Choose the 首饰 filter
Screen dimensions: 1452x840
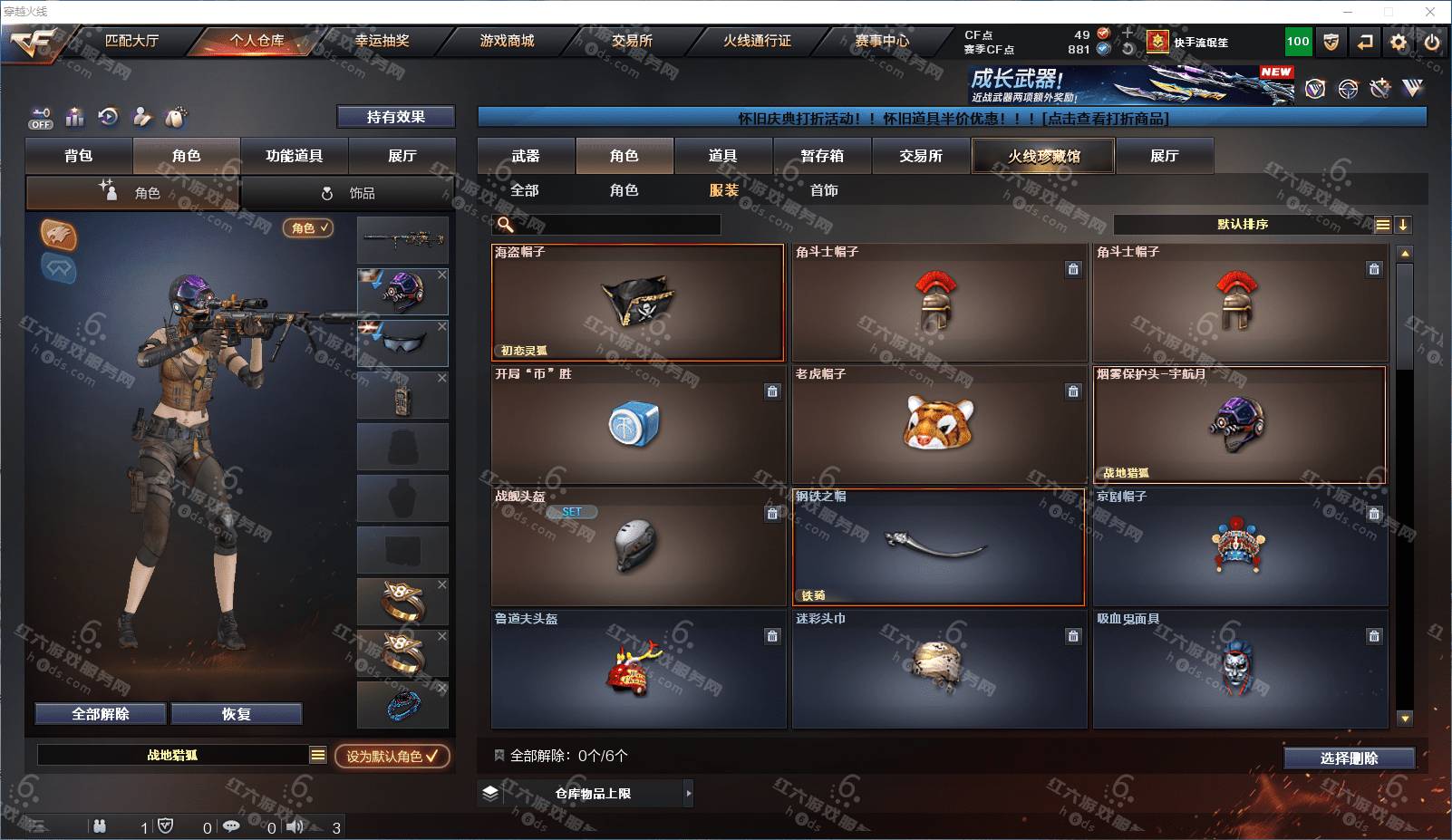pyautogui.click(x=824, y=190)
